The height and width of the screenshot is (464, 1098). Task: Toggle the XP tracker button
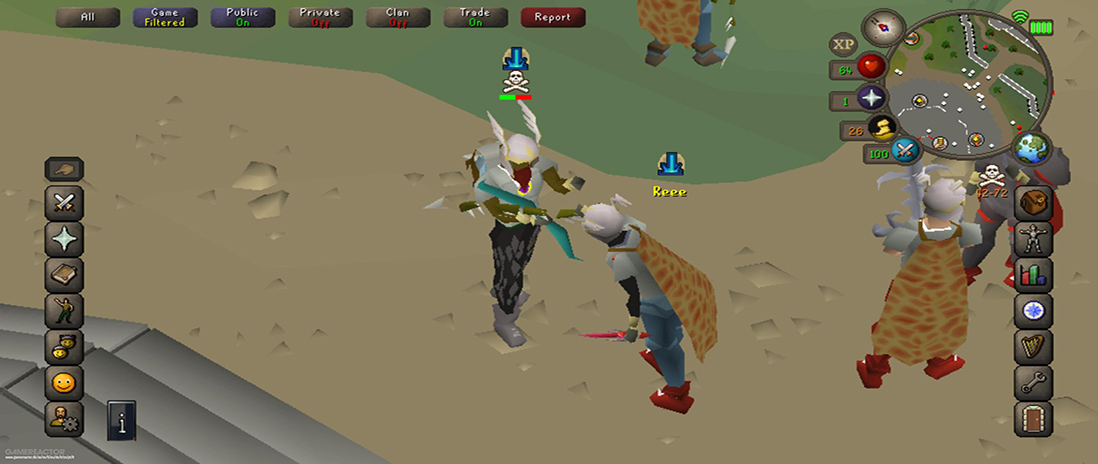point(843,44)
